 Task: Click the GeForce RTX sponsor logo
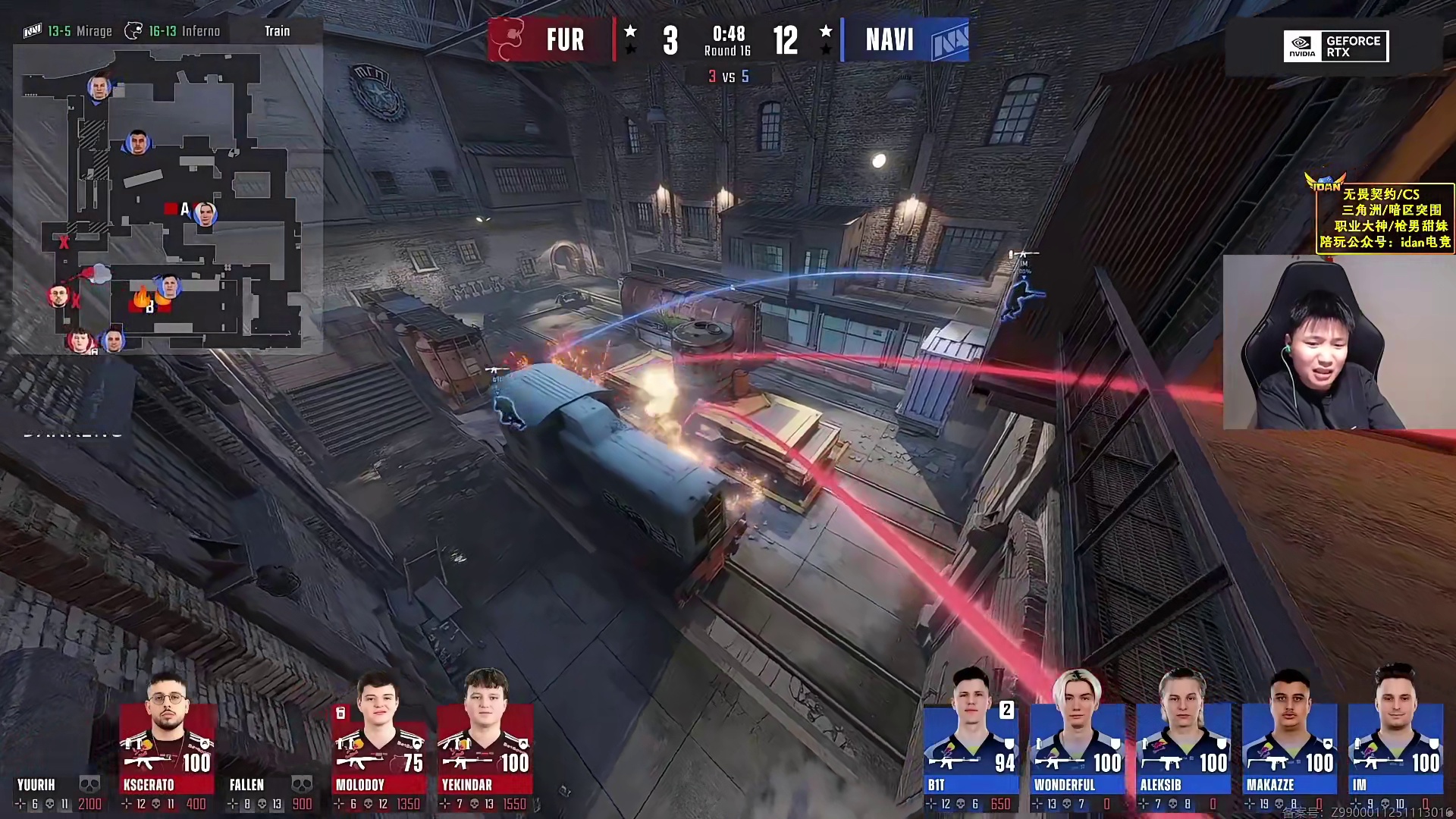click(1335, 46)
